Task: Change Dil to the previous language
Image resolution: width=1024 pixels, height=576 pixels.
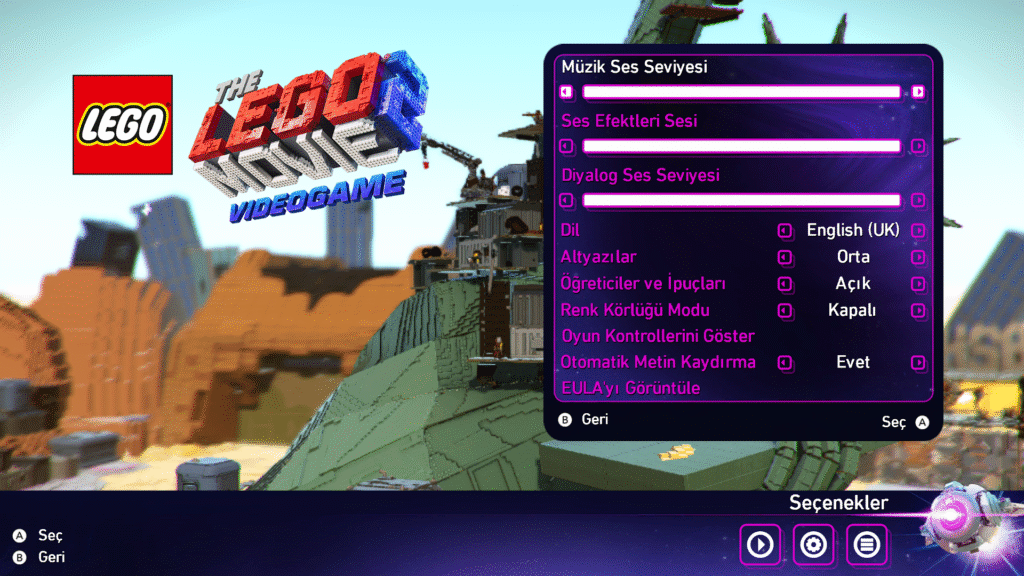Action: (785, 231)
